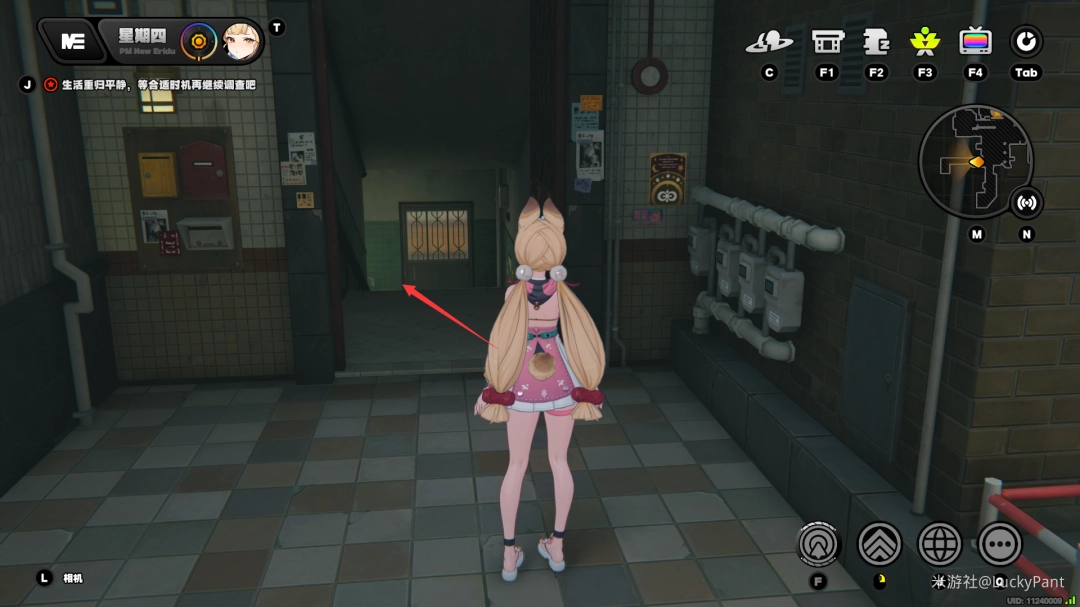Open the ME menu button
1080x607 pixels.
point(73,41)
